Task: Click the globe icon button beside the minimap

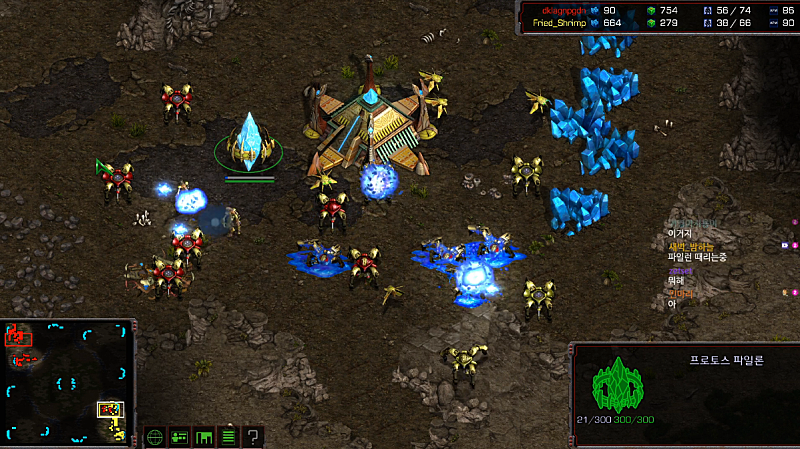Action: tap(155, 436)
